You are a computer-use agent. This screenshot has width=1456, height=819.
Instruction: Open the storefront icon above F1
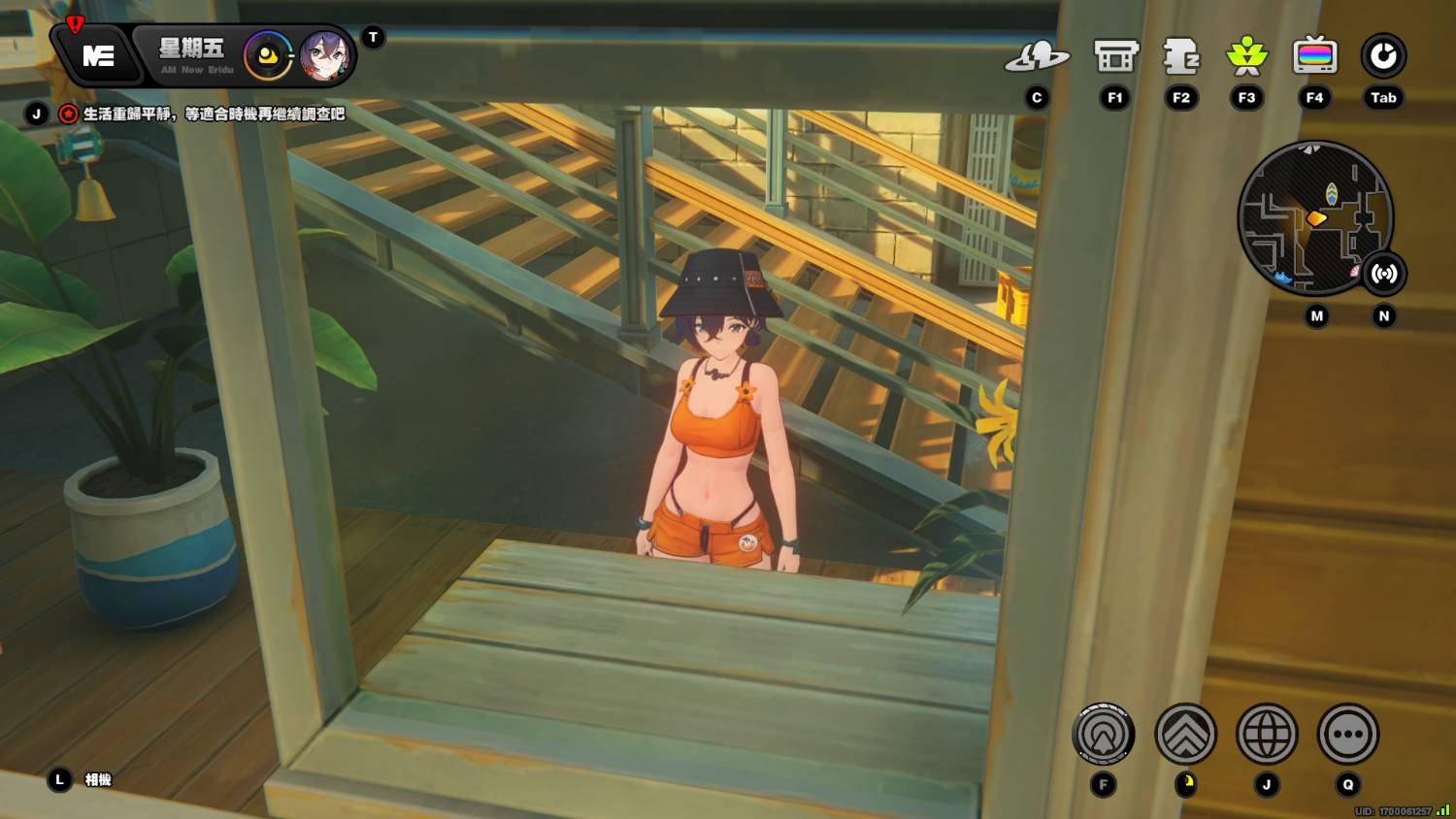click(x=1115, y=57)
